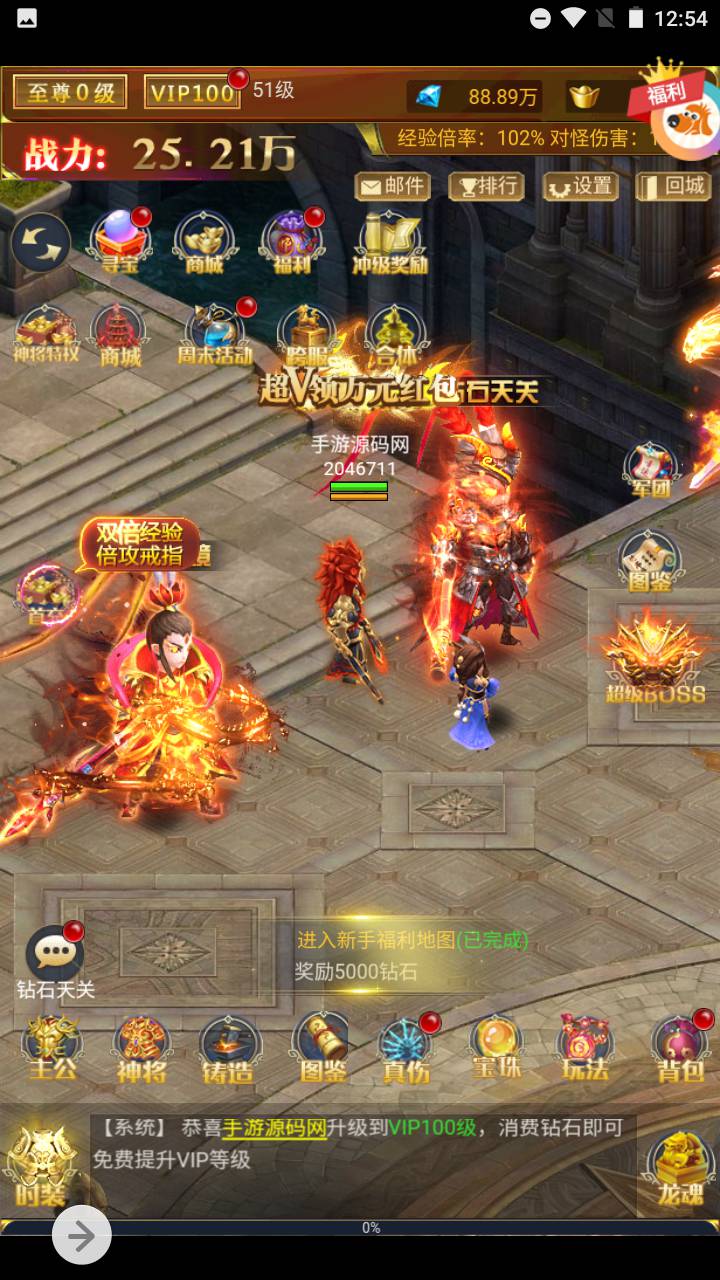The image size is (720, 1280).
Task: Tap the 回城 return-to-town button
Action: tap(674, 186)
